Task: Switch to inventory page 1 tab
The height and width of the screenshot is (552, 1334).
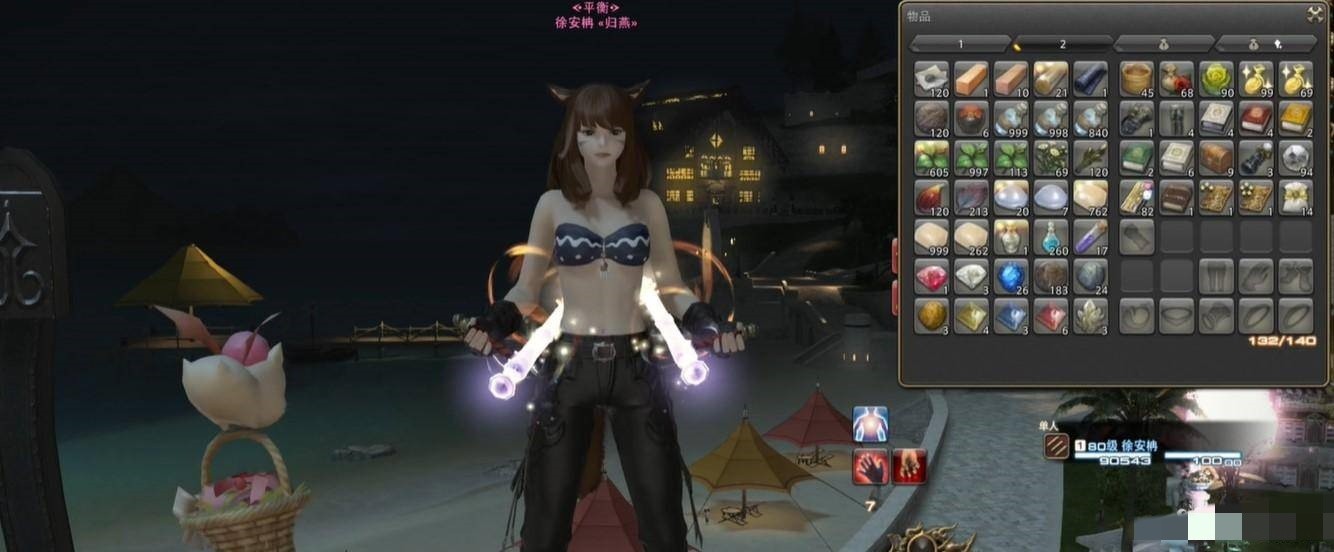Action: click(960, 44)
